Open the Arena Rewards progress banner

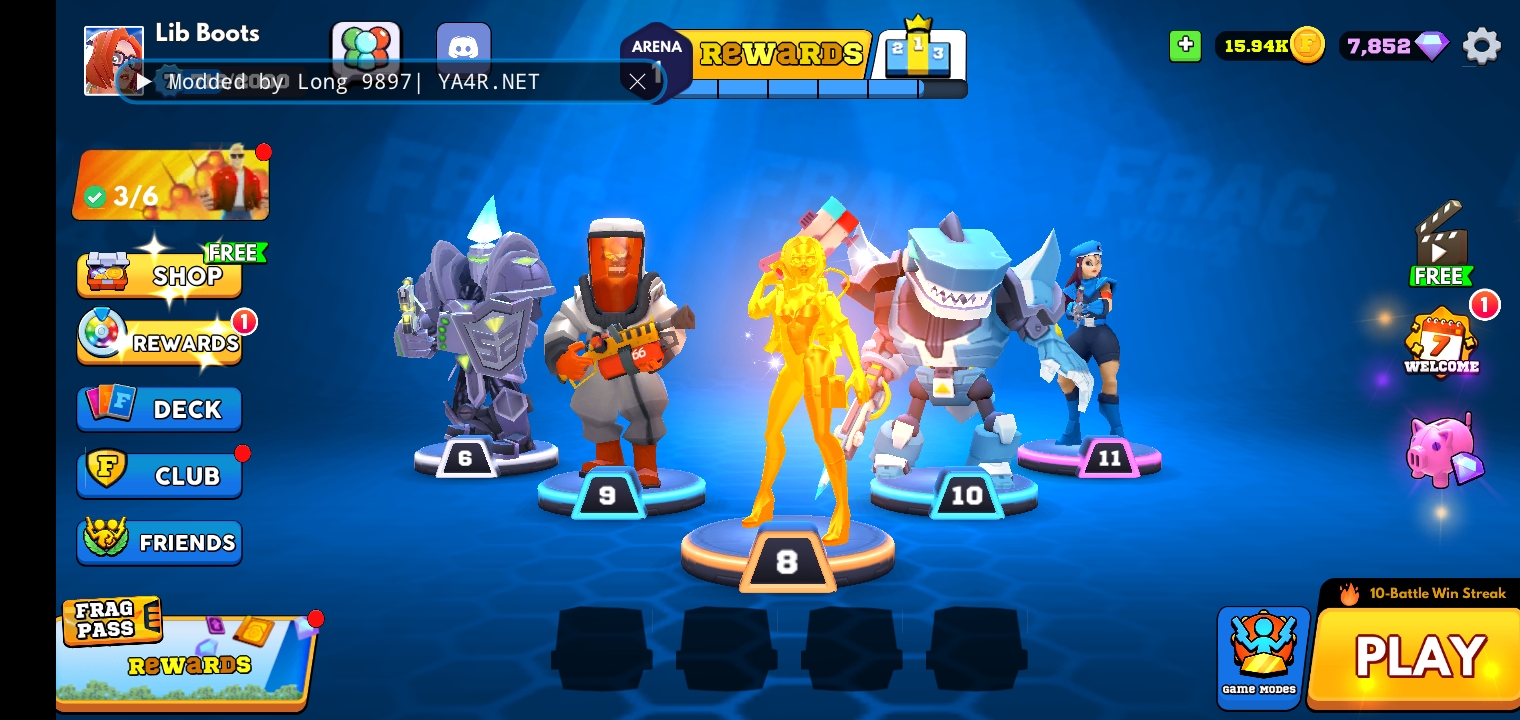782,53
